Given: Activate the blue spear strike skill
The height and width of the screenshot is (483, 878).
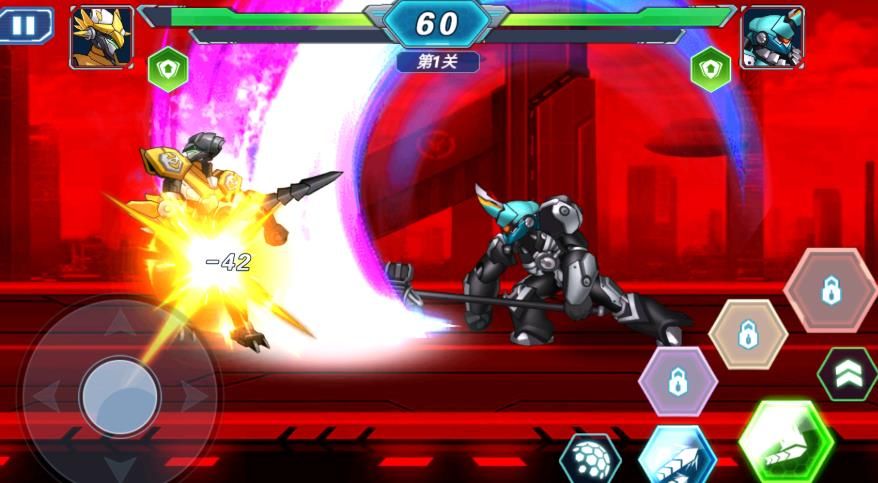Looking at the screenshot, I should pos(677,457).
